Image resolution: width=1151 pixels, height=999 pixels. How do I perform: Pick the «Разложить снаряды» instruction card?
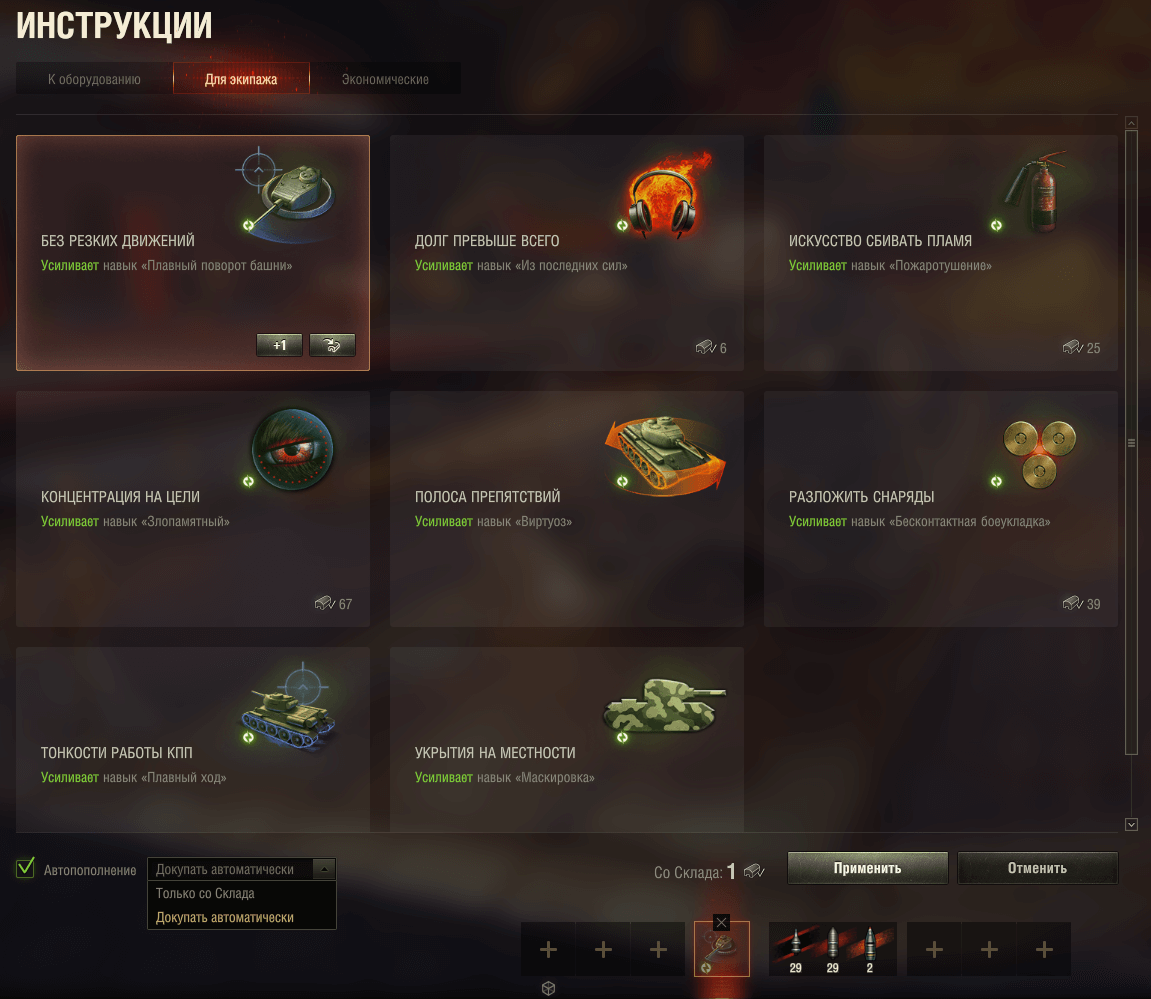pyautogui.click(x=940, y=509)
